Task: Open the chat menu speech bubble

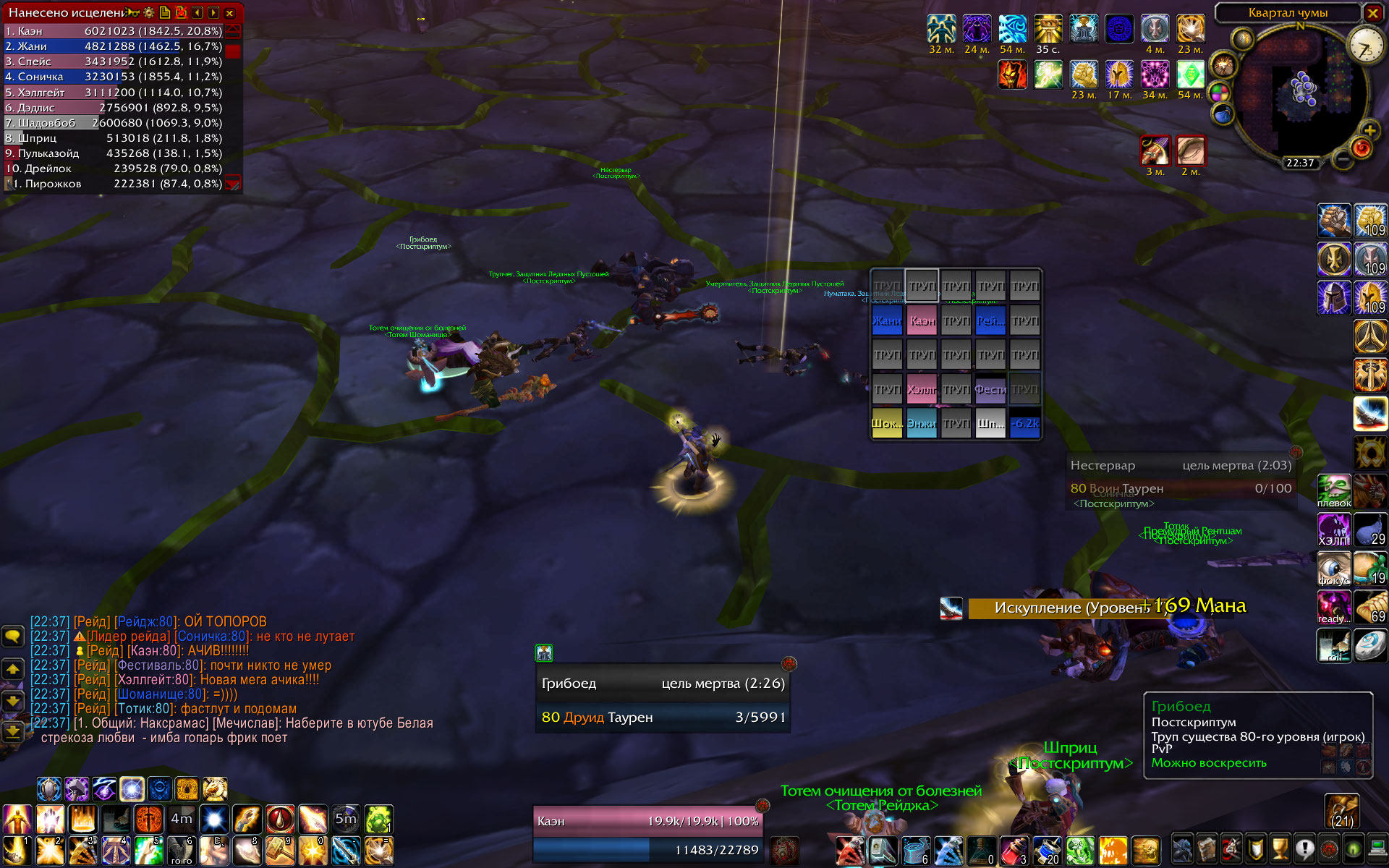Action: (x=13, y=637)
